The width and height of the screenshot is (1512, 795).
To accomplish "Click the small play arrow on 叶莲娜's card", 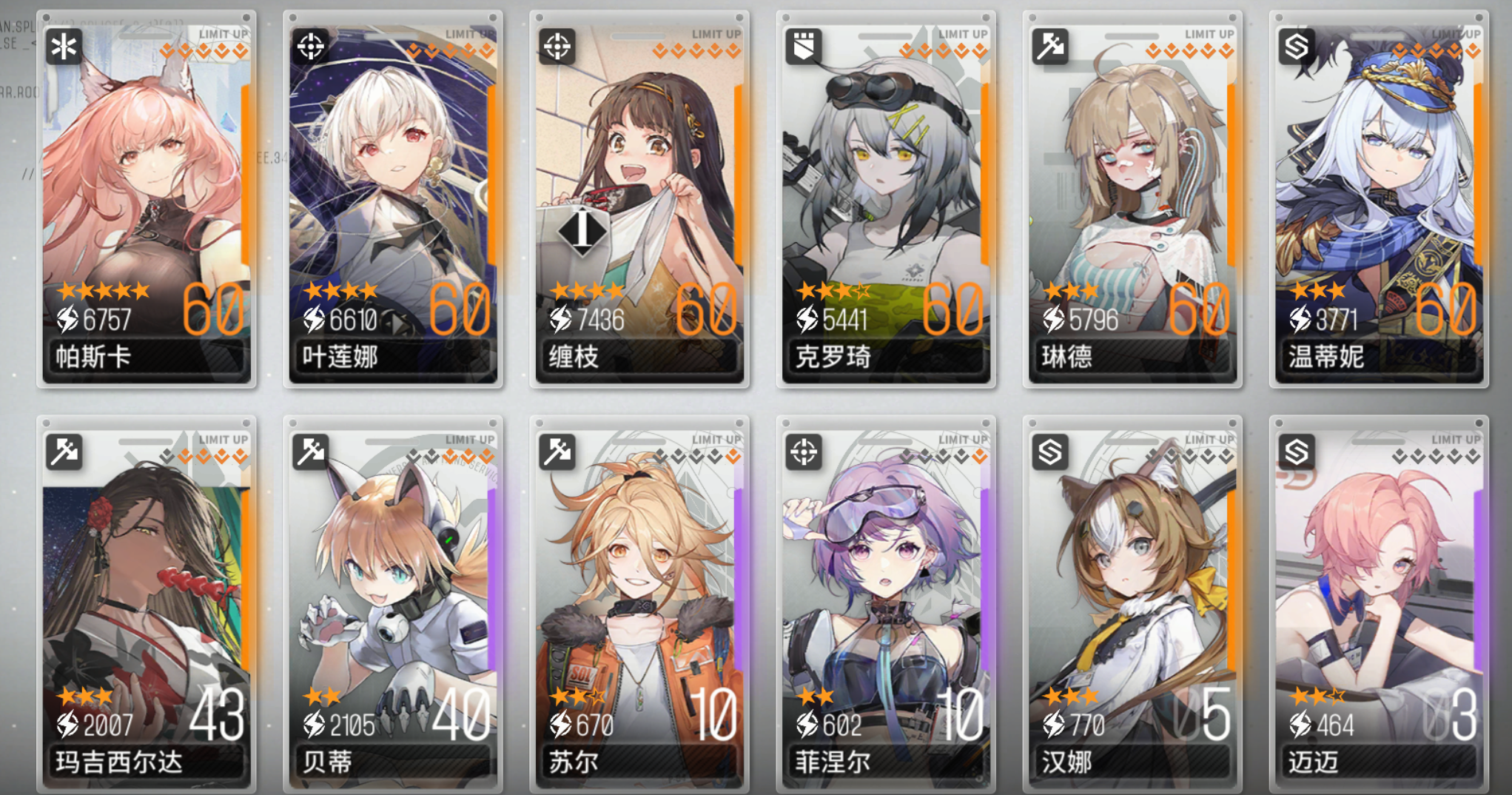I will [x=400, y=321].
